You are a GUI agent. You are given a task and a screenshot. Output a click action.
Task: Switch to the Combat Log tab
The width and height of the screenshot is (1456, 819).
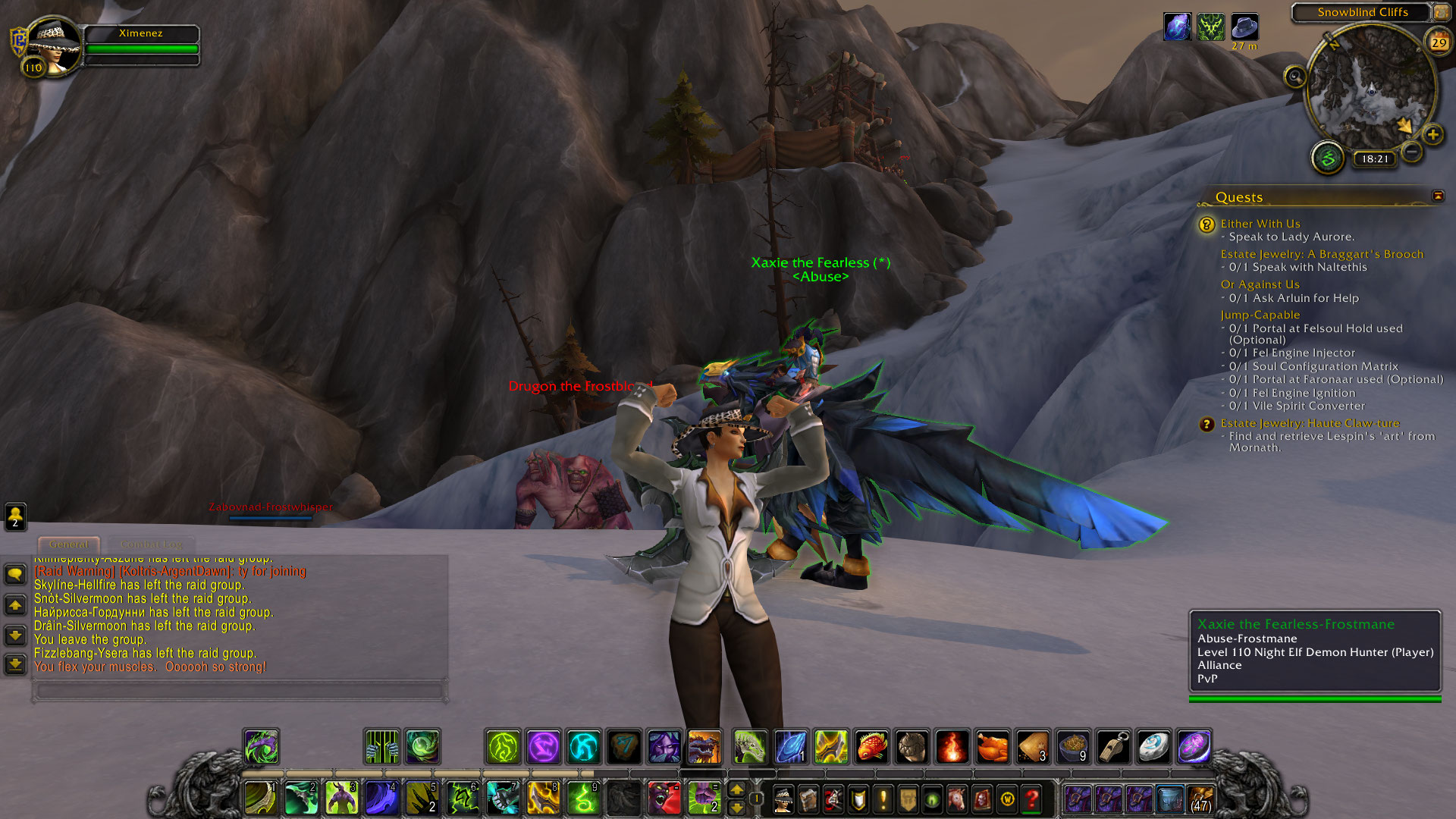point(151,544)
